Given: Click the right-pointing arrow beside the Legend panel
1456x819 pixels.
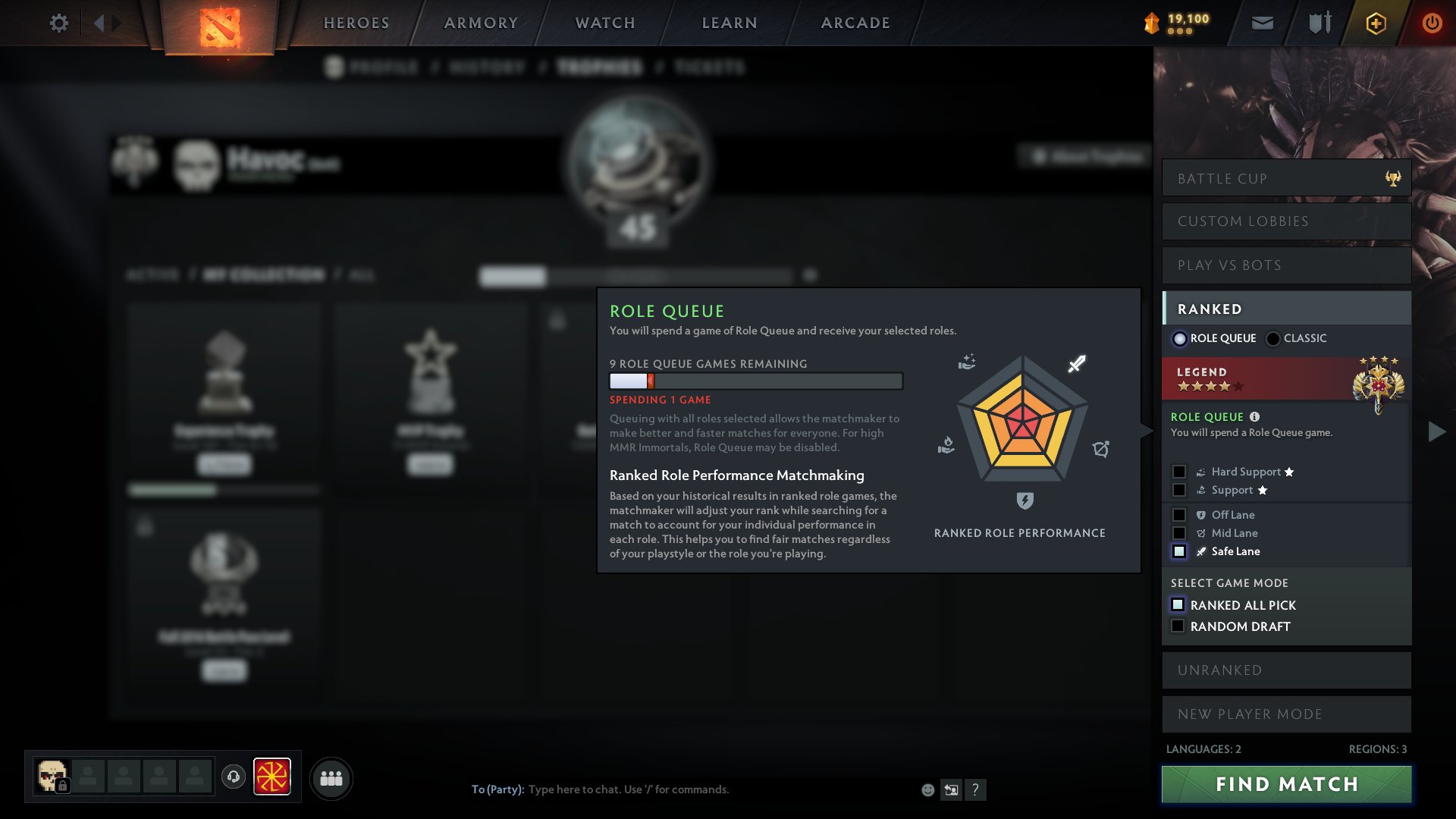Looking at the screenshot, I should pyautogui.click(x=1435, y=432).
